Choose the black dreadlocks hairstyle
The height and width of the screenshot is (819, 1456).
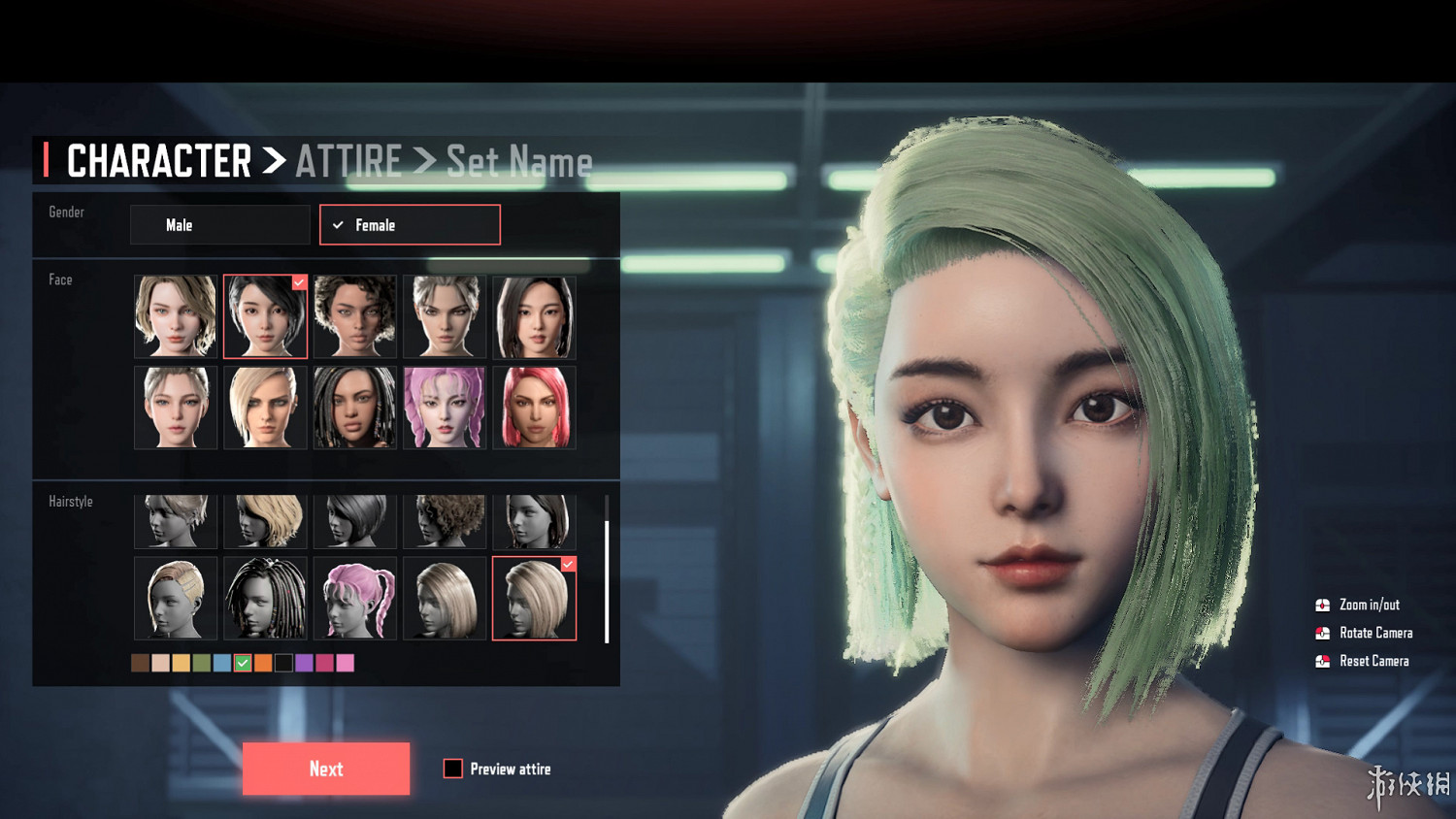pyautogui.click(x=266, y=598)
